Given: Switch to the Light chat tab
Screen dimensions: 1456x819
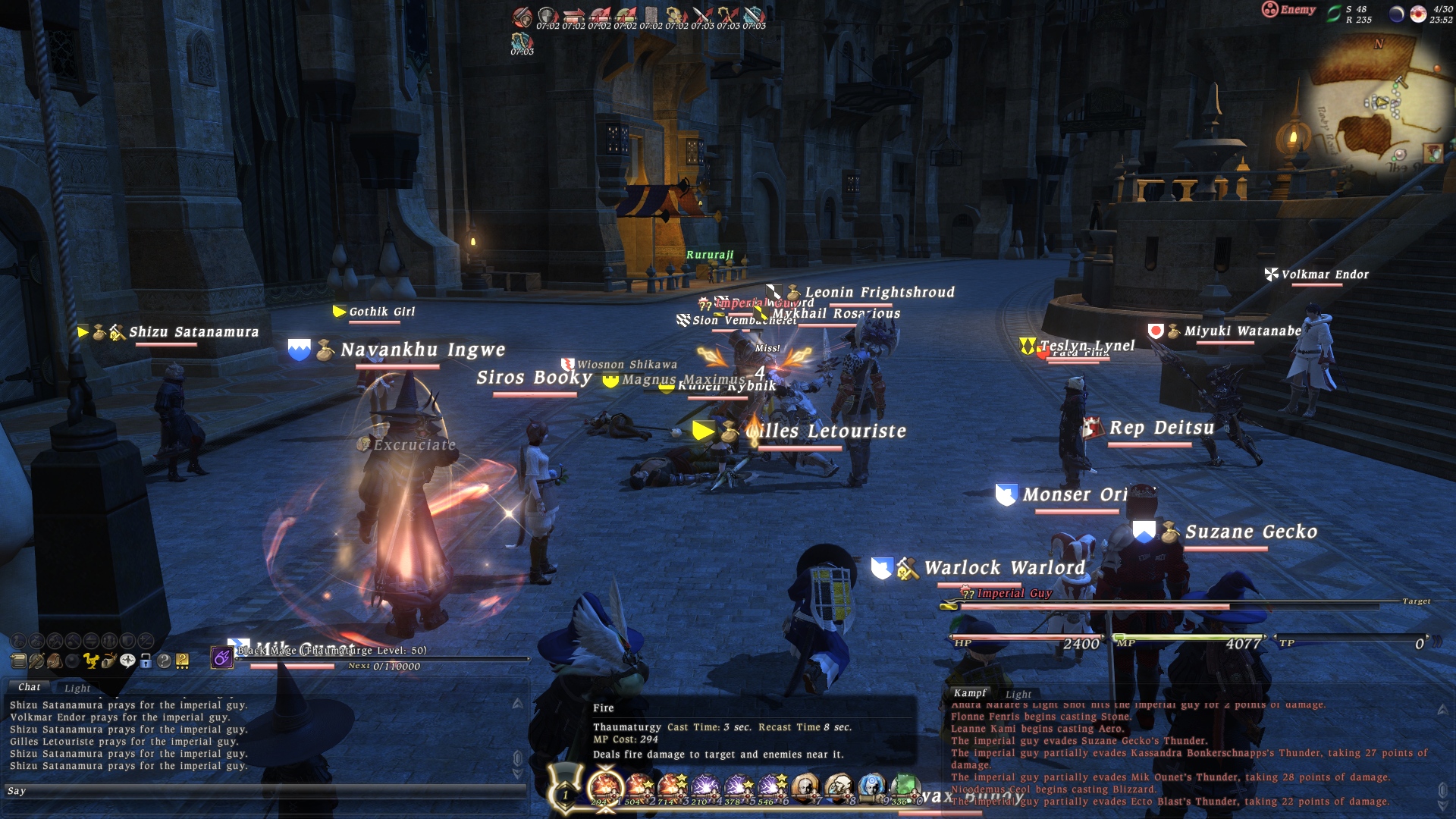Looking at the screenshot, I should 77,688.
